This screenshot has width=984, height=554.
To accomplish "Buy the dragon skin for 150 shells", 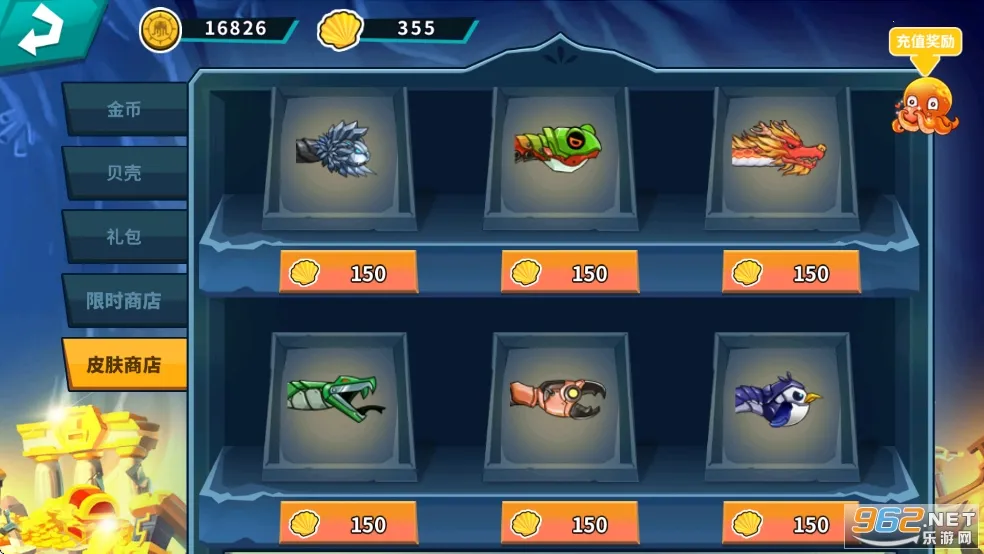I will [x=791, y=273].
